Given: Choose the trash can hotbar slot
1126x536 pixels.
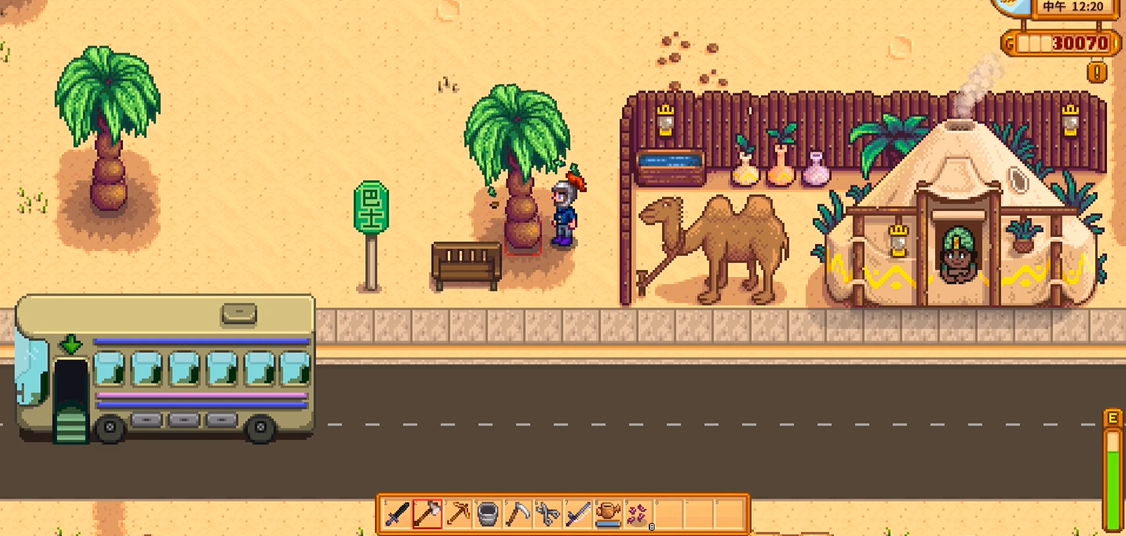Looking at the screenshot, I should pos(488,514).
